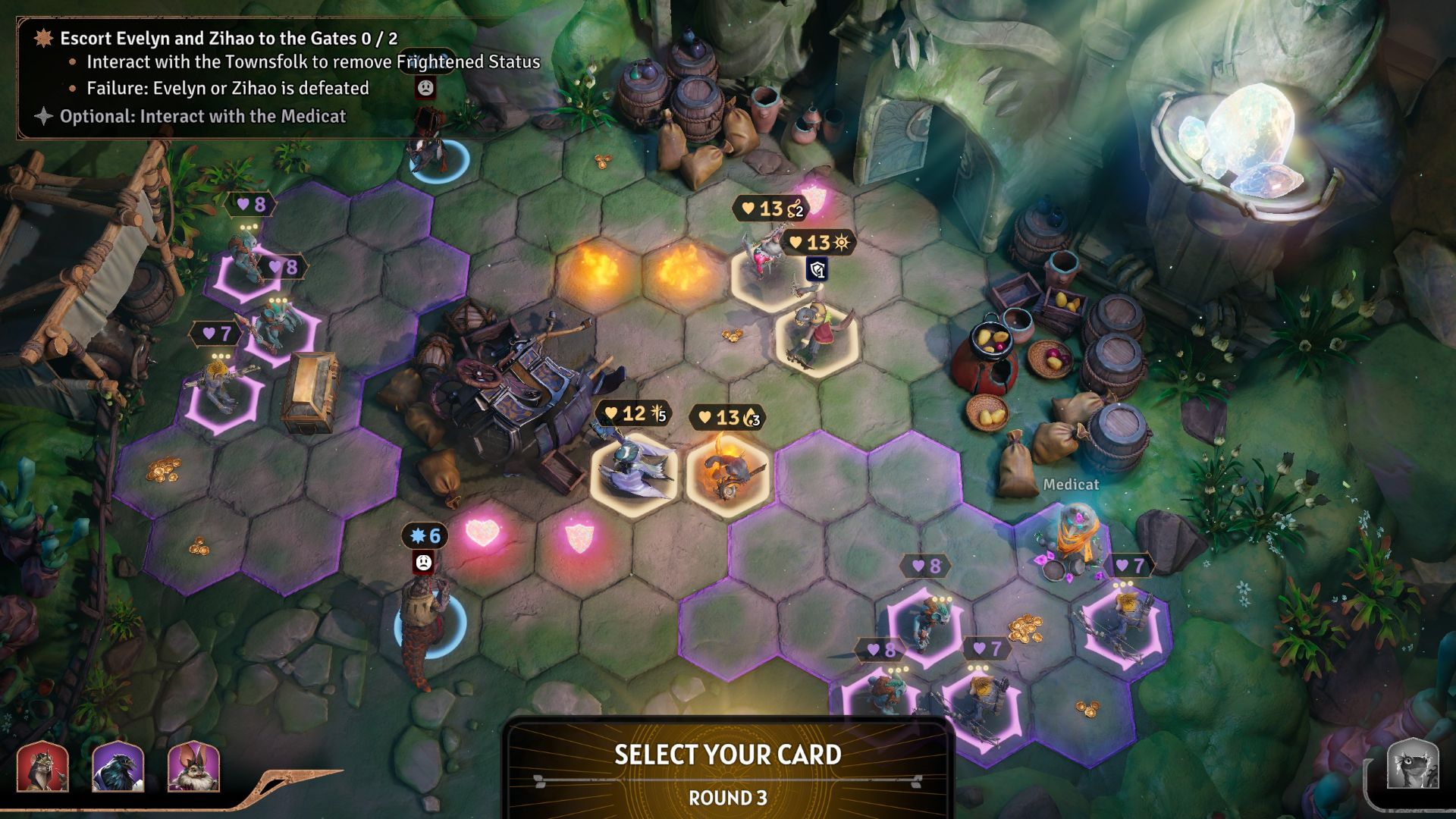Click the Select Your Card banner
The image size is (1456, 819).
[x=727, y=755]
